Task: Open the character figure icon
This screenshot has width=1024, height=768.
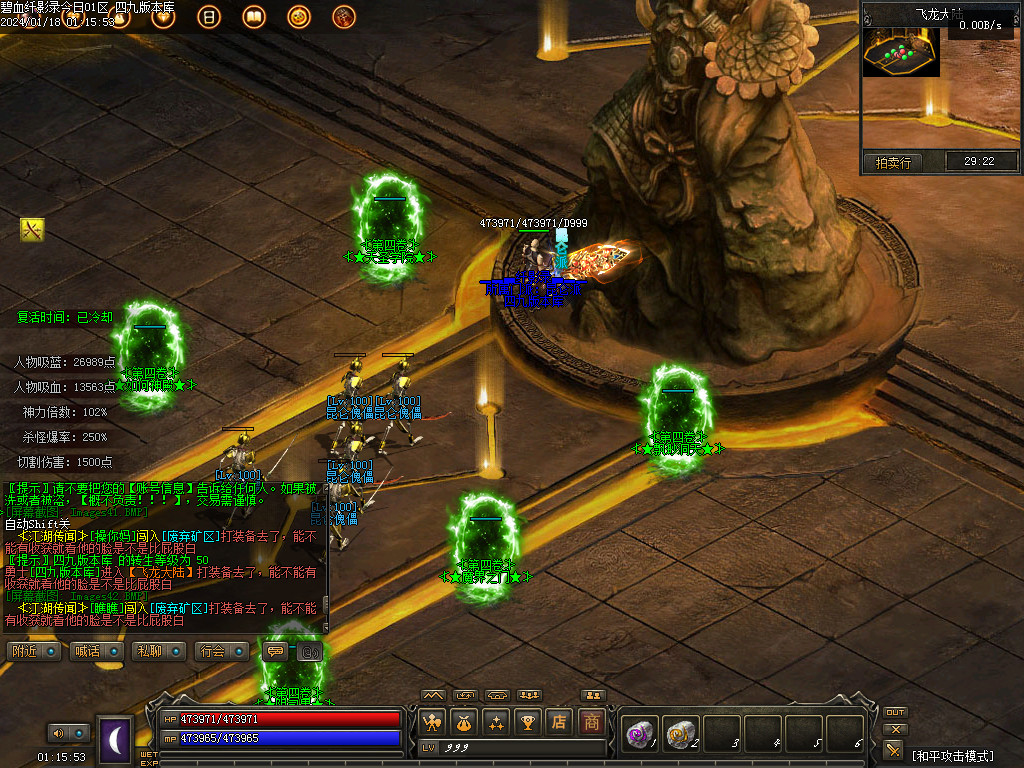Action: click(x=432, y=721)
